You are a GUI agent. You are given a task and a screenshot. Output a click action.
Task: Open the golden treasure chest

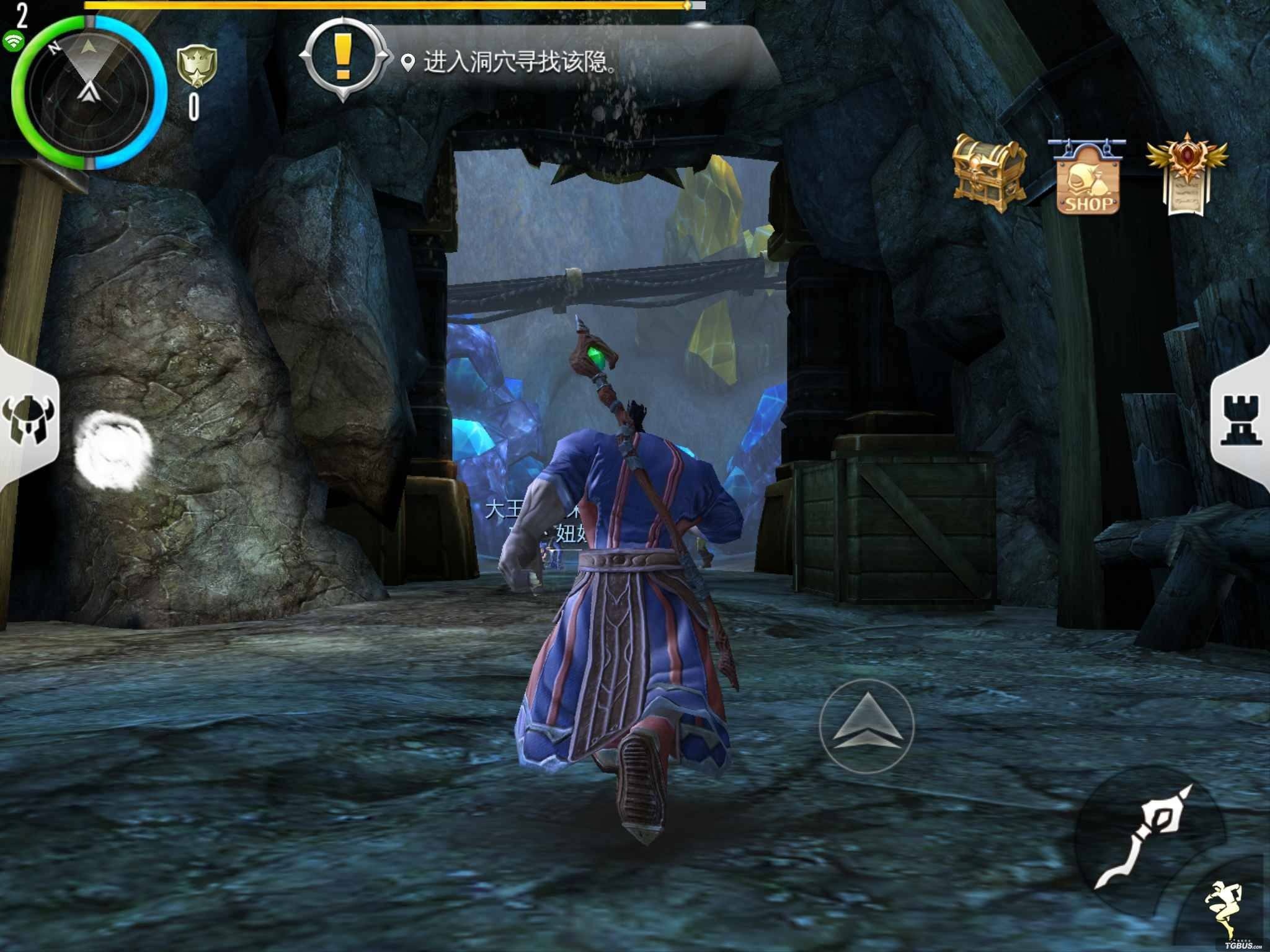click(988, 174)
